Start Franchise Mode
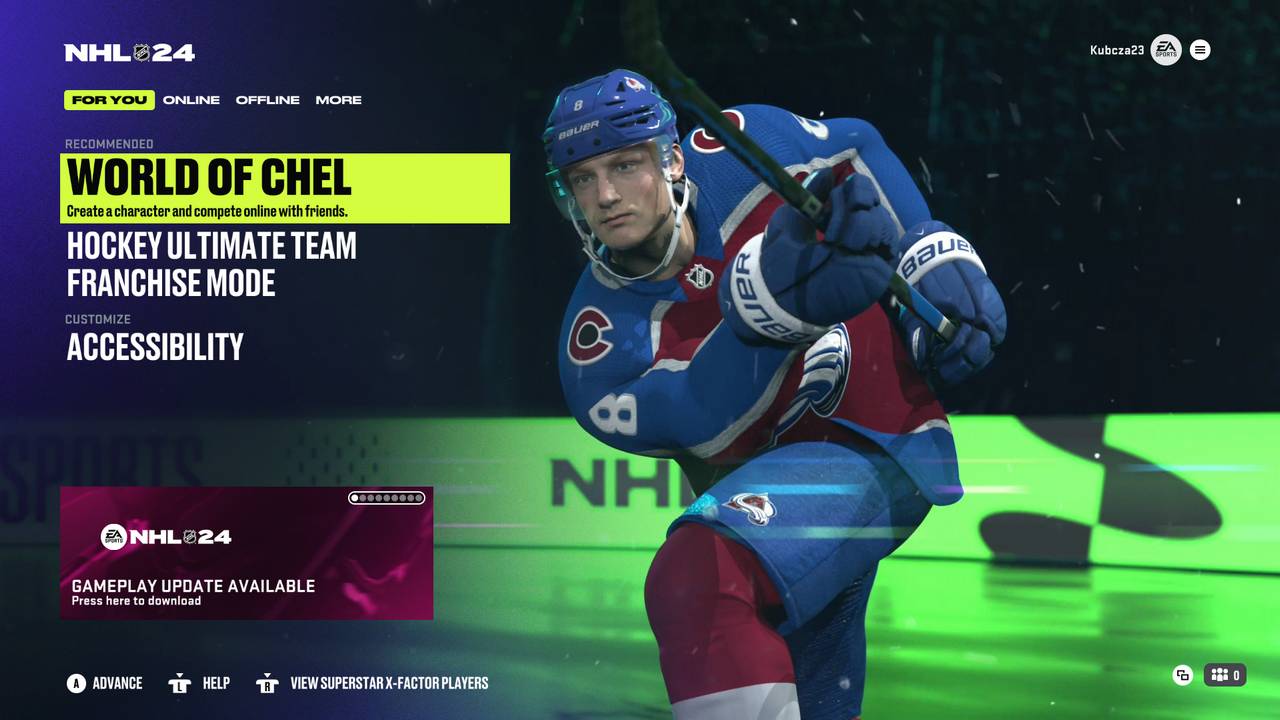This screenshot has width=1280, height=720. pos(171,283)
